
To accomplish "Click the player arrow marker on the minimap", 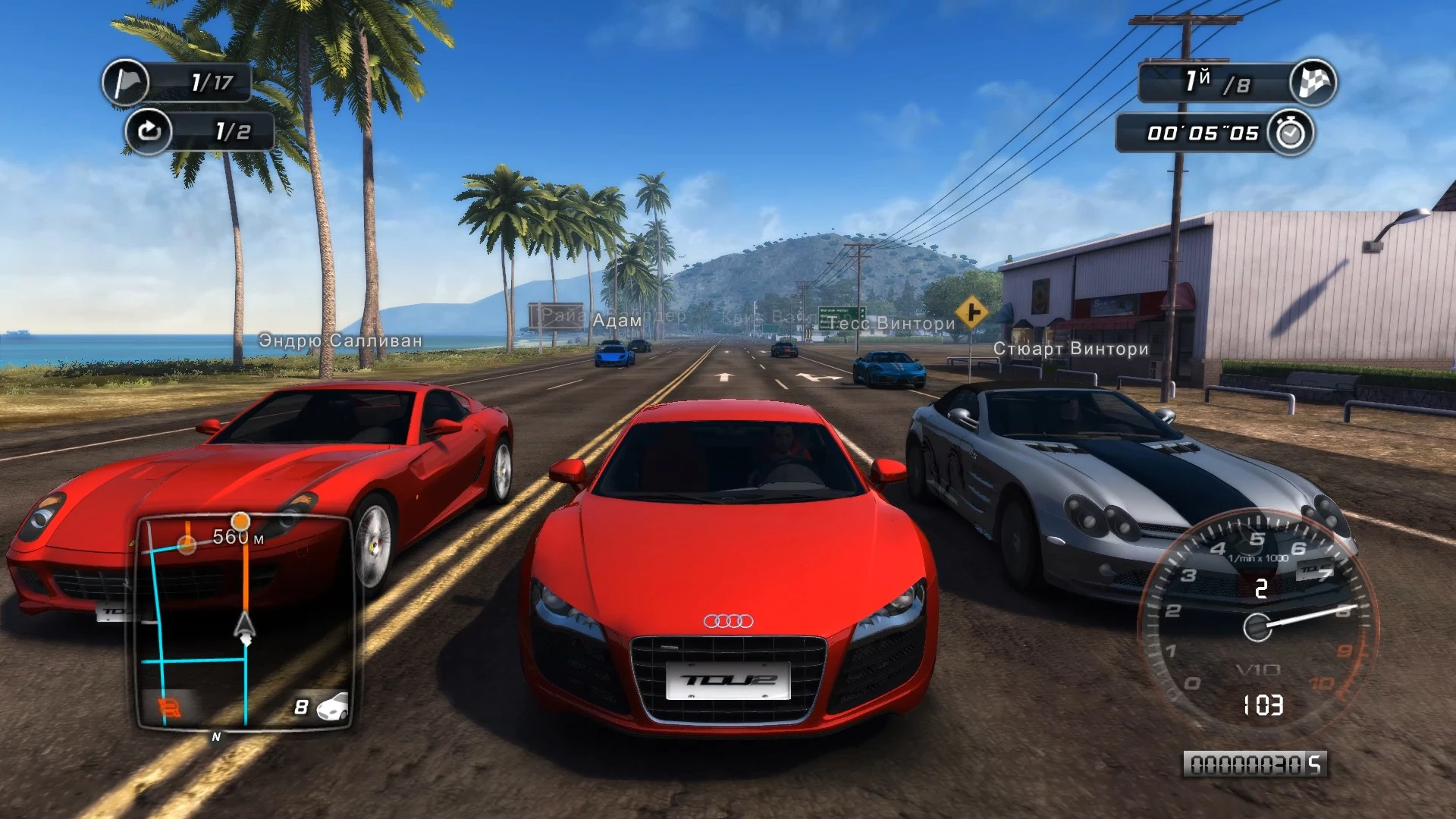I will tap(244, 626).
